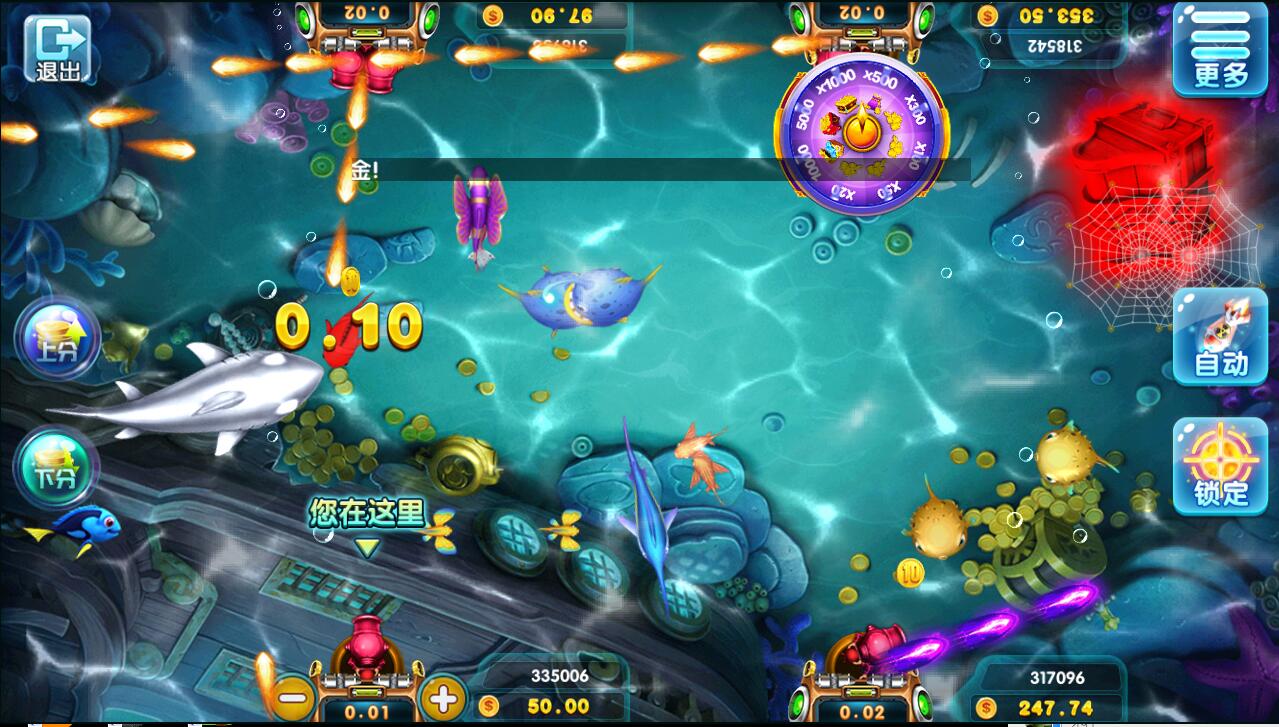Increase the cannon bet with plus button
This screenshot has width=1279, height=727.
[x=443, y=695]
